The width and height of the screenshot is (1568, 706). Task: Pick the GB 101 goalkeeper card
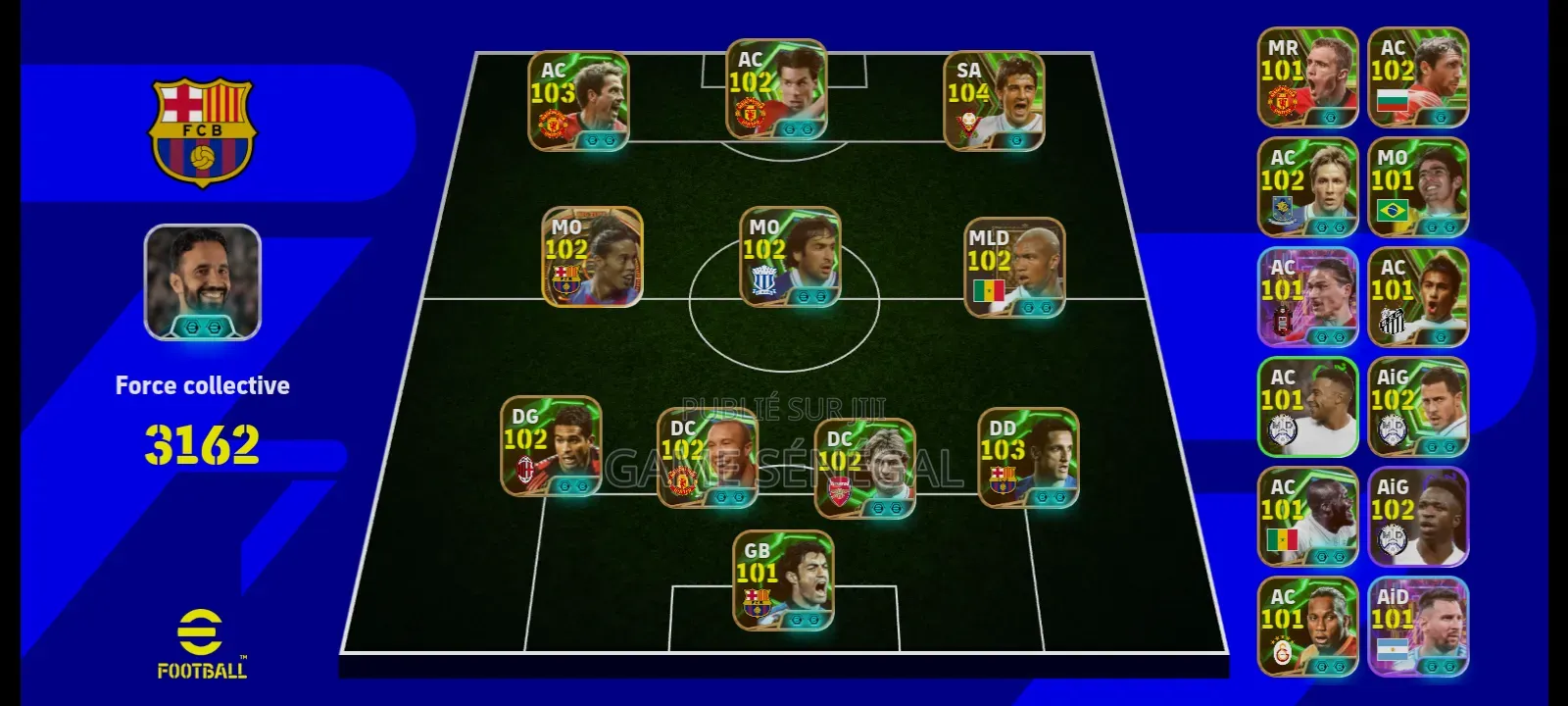point(783,580)
